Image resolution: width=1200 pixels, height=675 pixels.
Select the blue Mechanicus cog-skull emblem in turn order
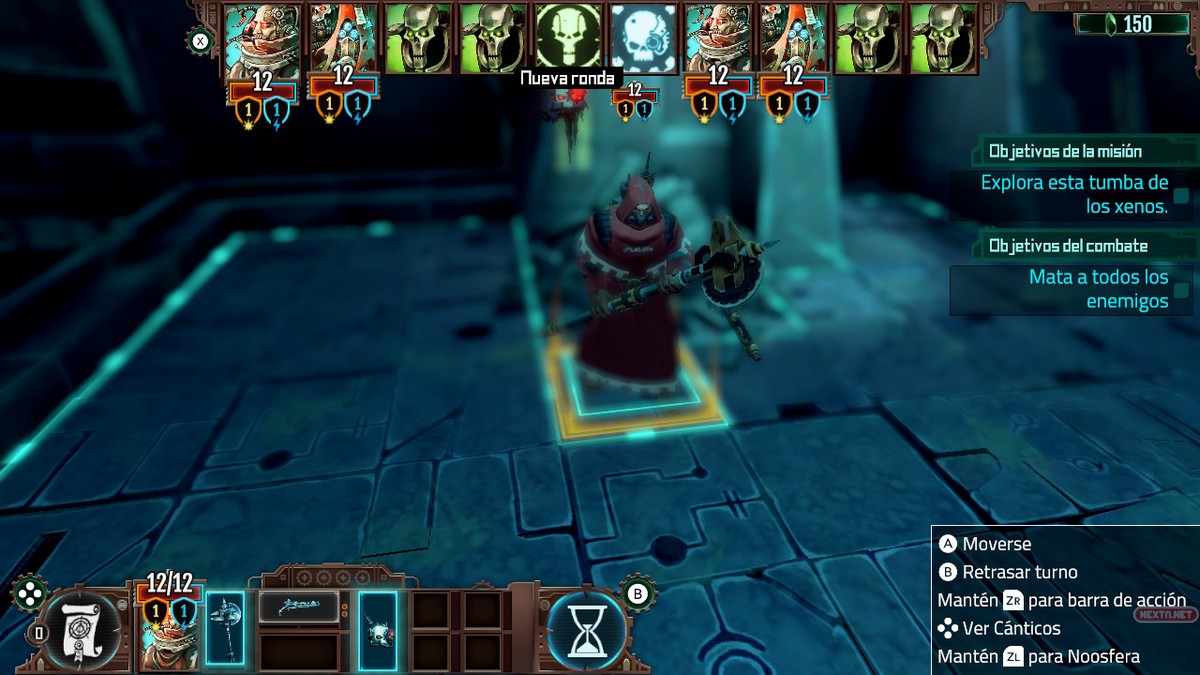click(644, 38)
